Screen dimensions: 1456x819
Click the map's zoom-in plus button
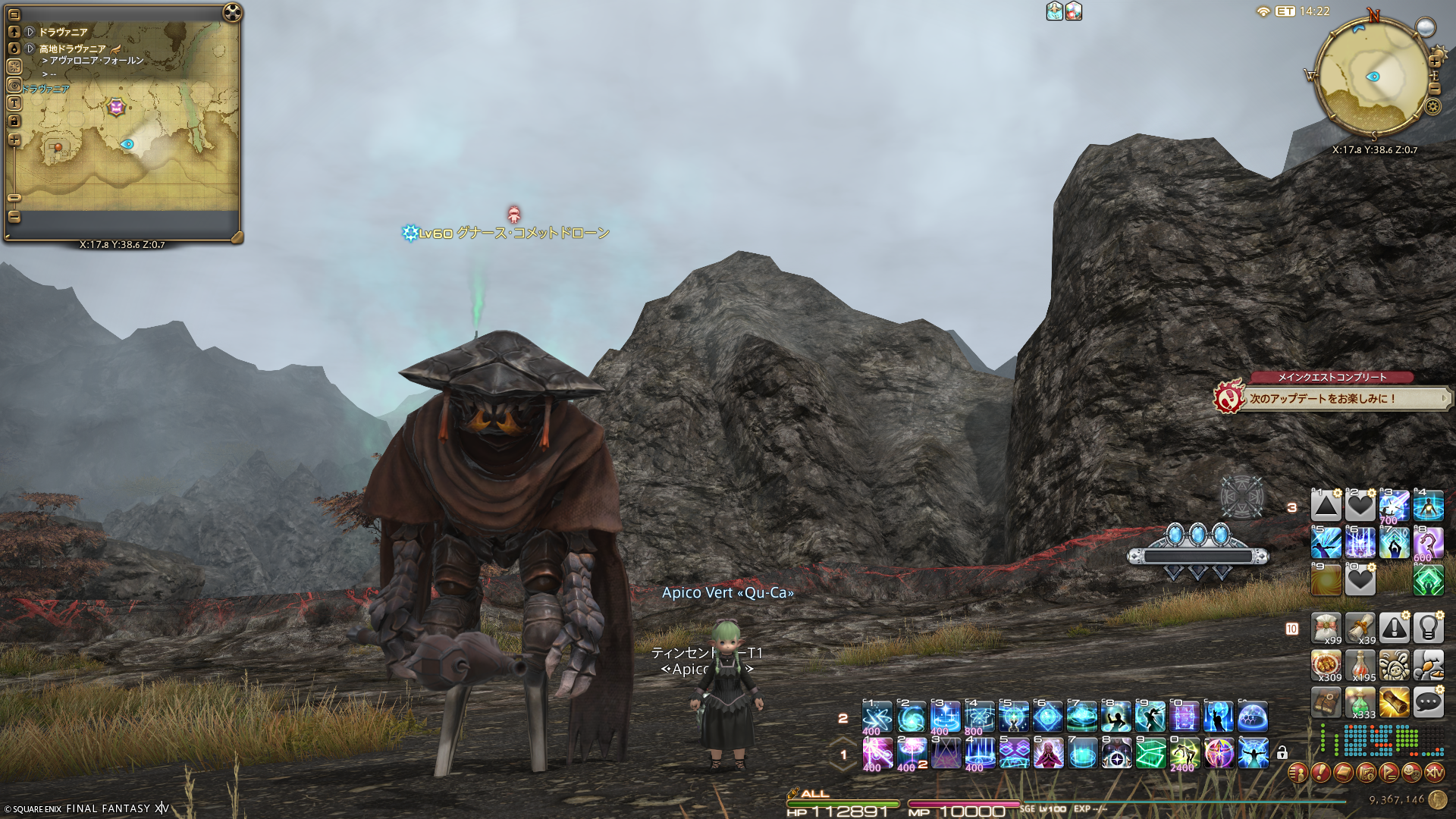point(14,140)
